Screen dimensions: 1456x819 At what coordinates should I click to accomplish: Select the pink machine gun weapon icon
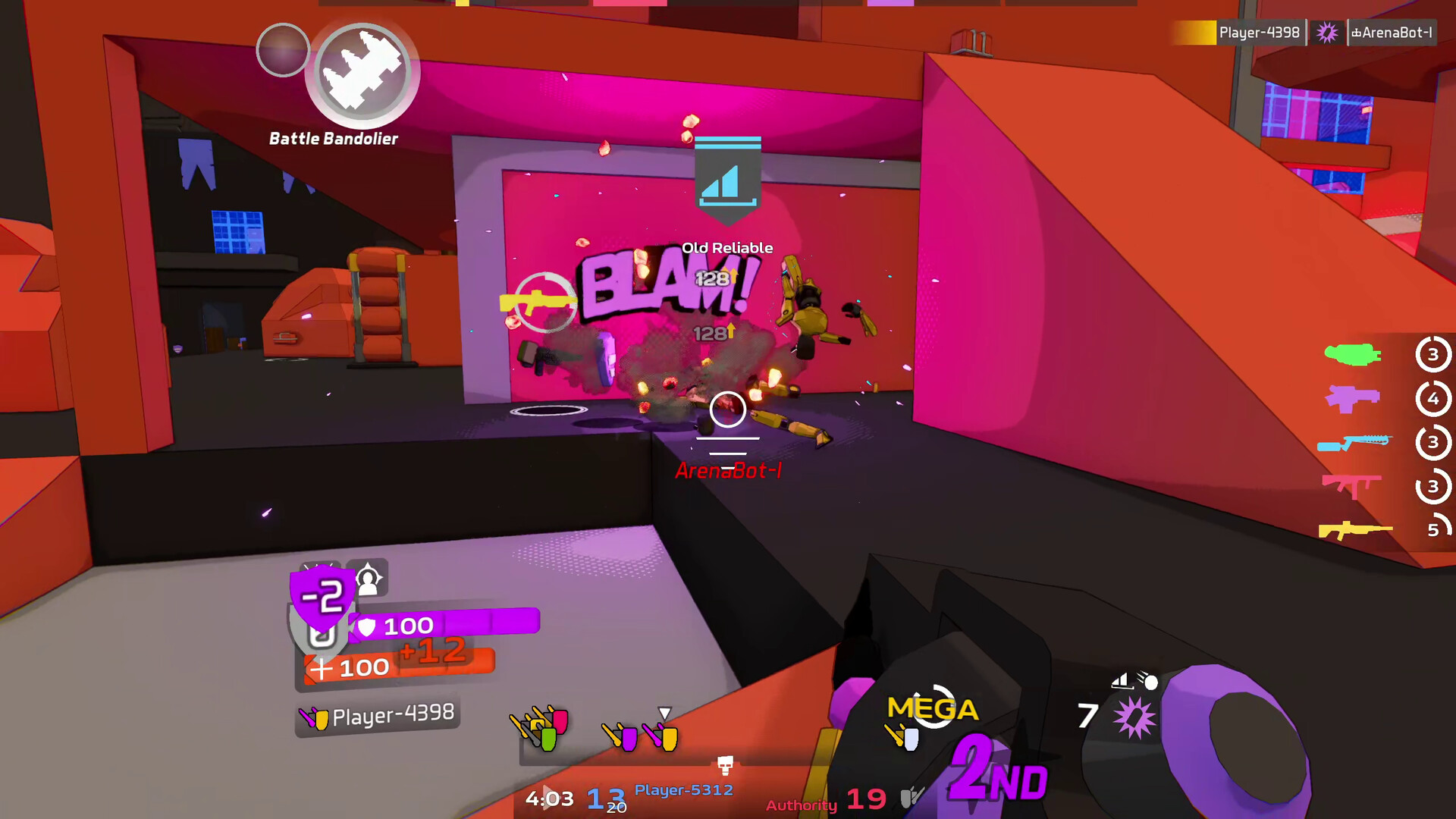tap(1353, 485)
